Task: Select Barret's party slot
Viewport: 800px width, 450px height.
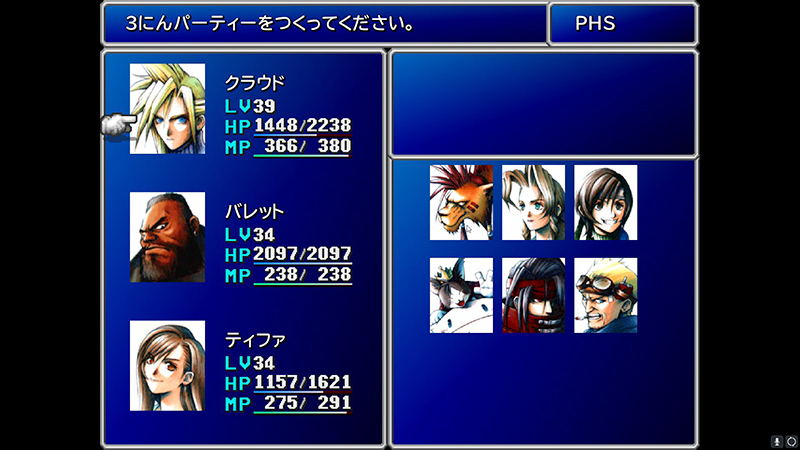Action: 167,237
